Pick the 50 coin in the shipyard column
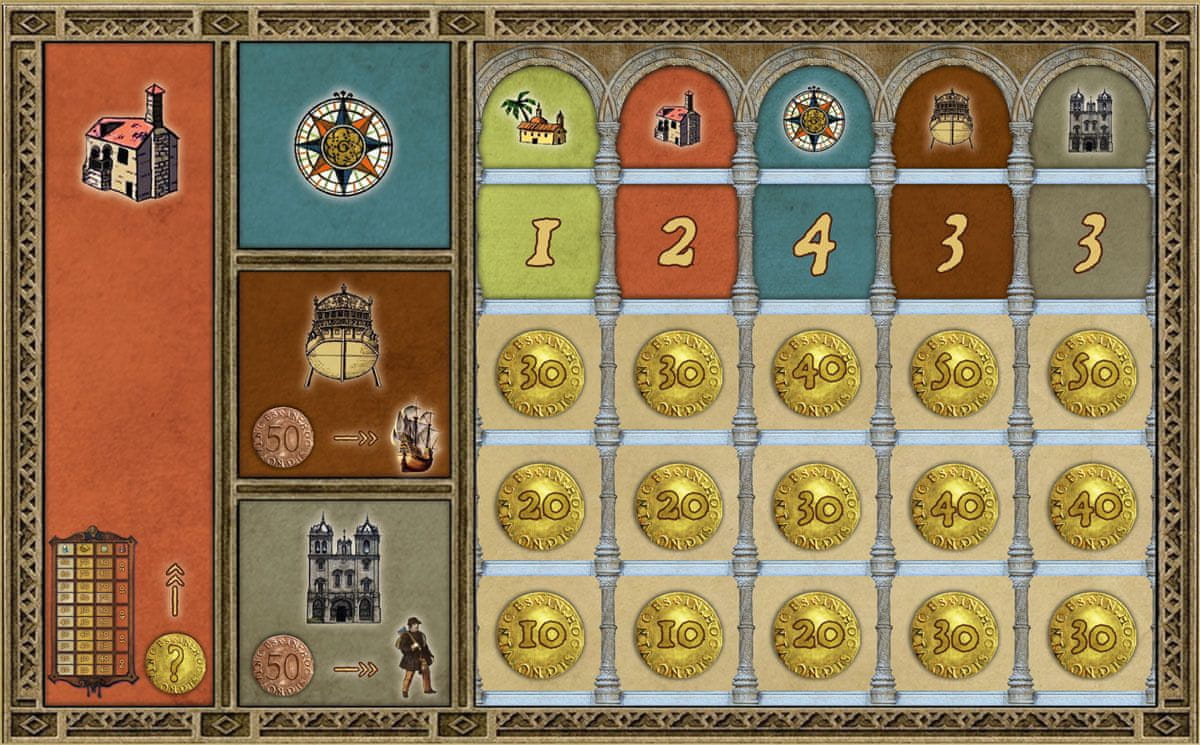This screenshot has width=1200, height=745. pos(953,373)
